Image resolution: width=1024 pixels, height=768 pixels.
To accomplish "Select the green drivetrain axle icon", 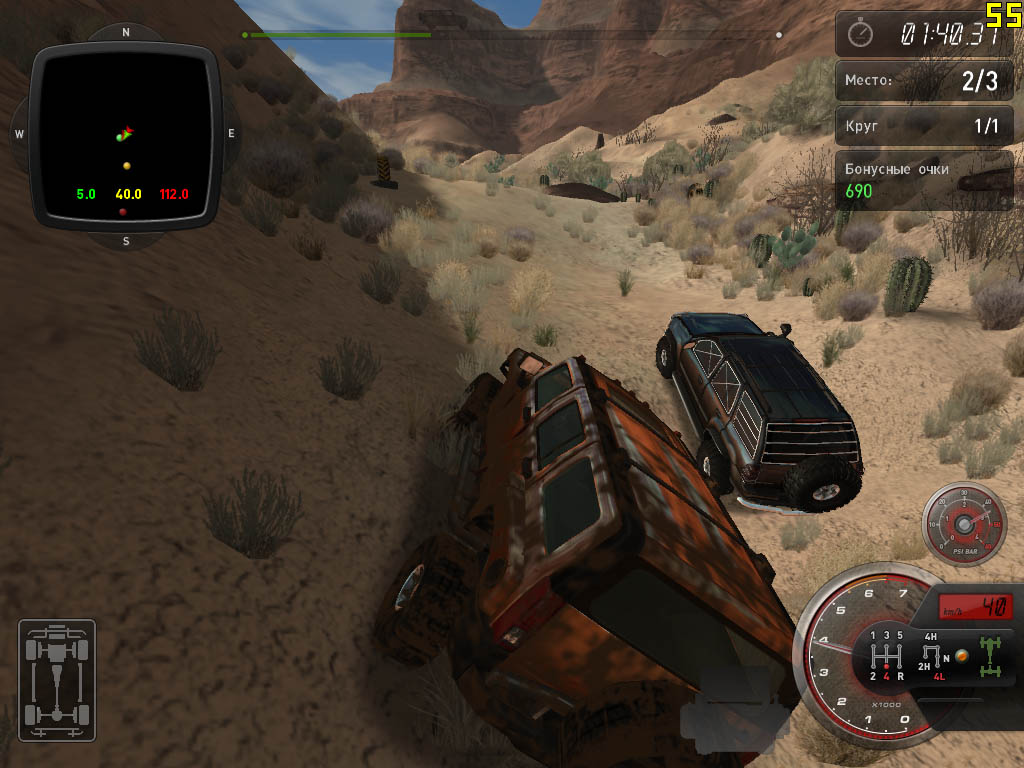I will (992, 655).
